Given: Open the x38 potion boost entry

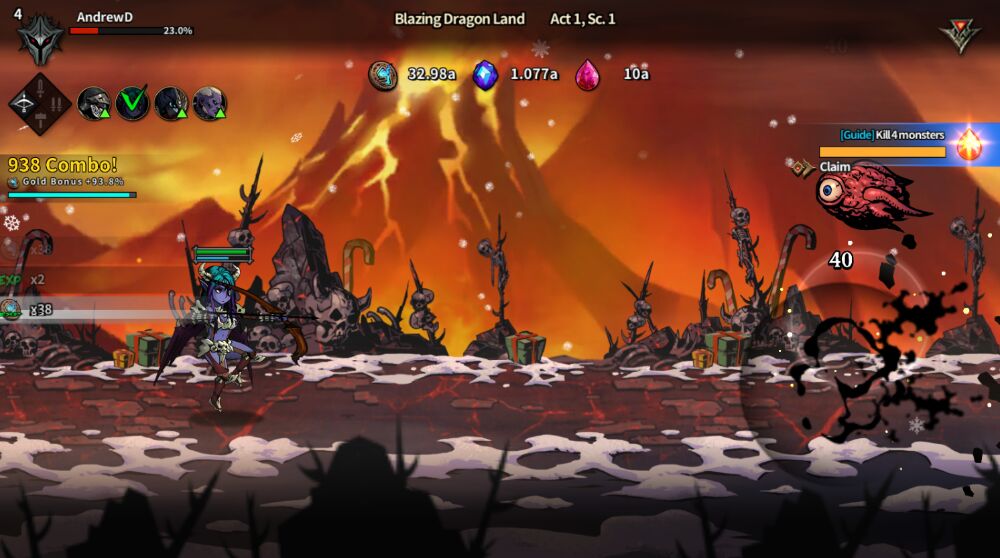Looking at the screenshot, I should tap(25, 310).
